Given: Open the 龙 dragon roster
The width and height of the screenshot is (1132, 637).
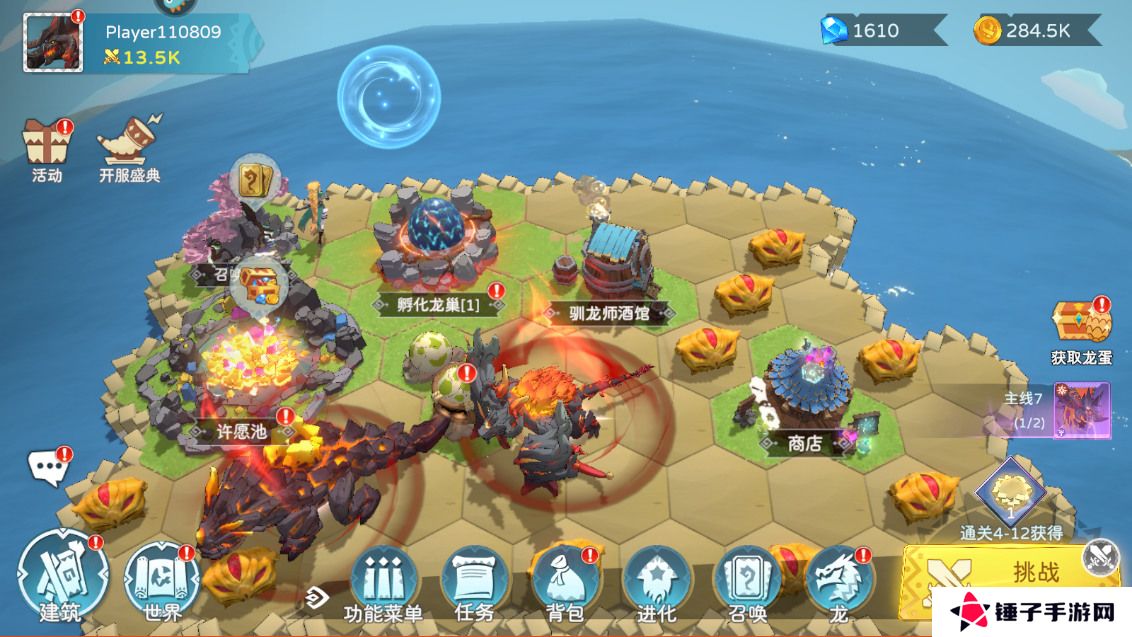Looking at the screenshot, I should pyautogui.click(x=838, y=583).
